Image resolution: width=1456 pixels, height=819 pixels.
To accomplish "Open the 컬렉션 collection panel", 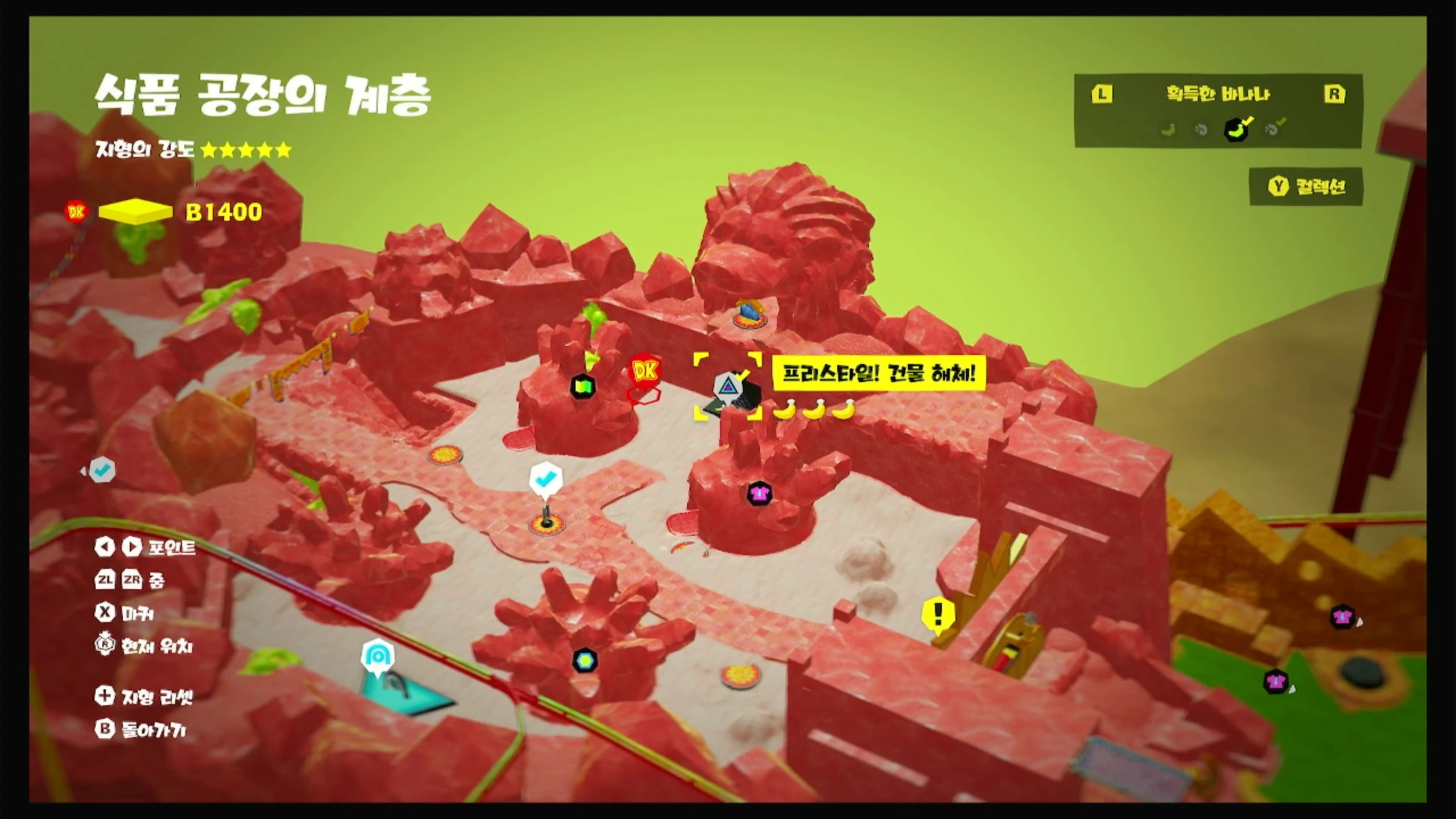I will pos(1306,187).
